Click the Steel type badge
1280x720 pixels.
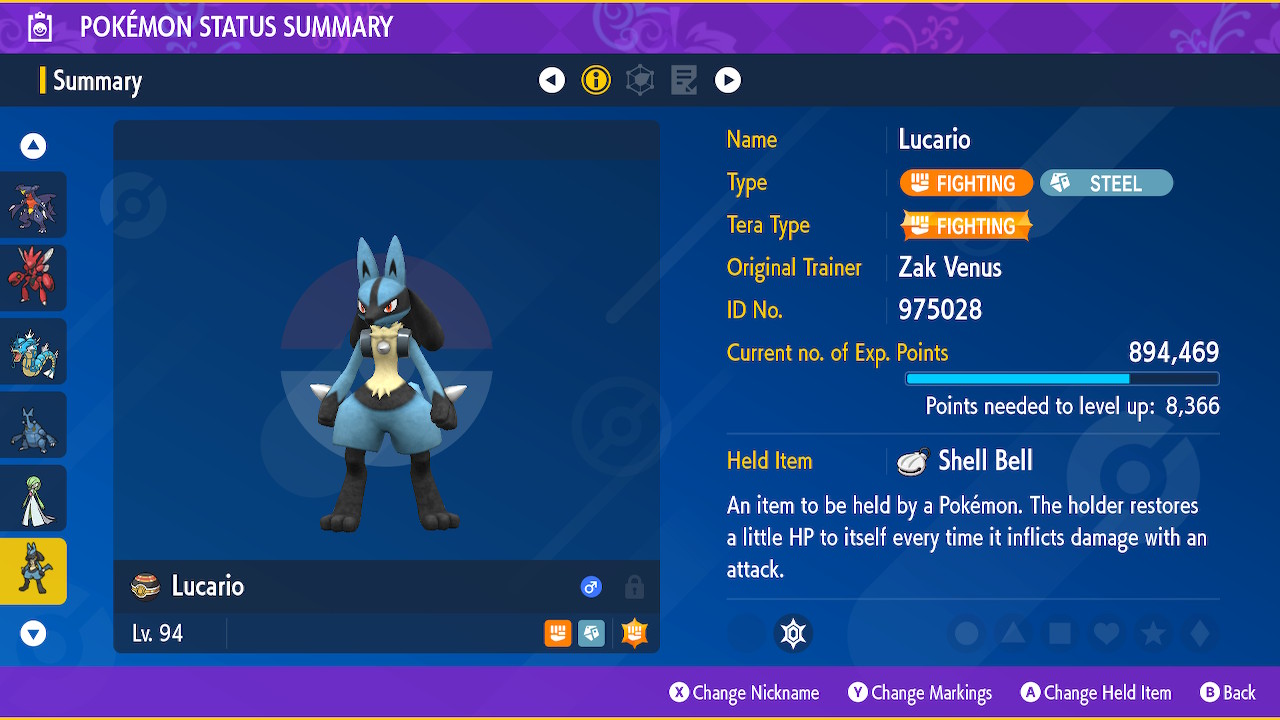click(x=1106, y=183)
